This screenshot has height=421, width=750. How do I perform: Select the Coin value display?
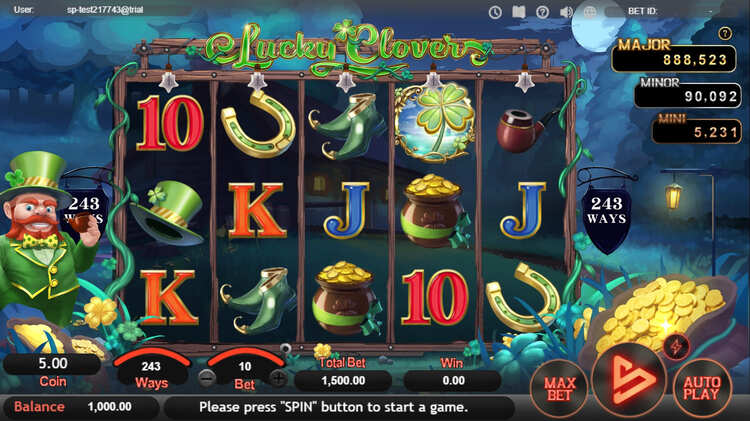[52, 364]
